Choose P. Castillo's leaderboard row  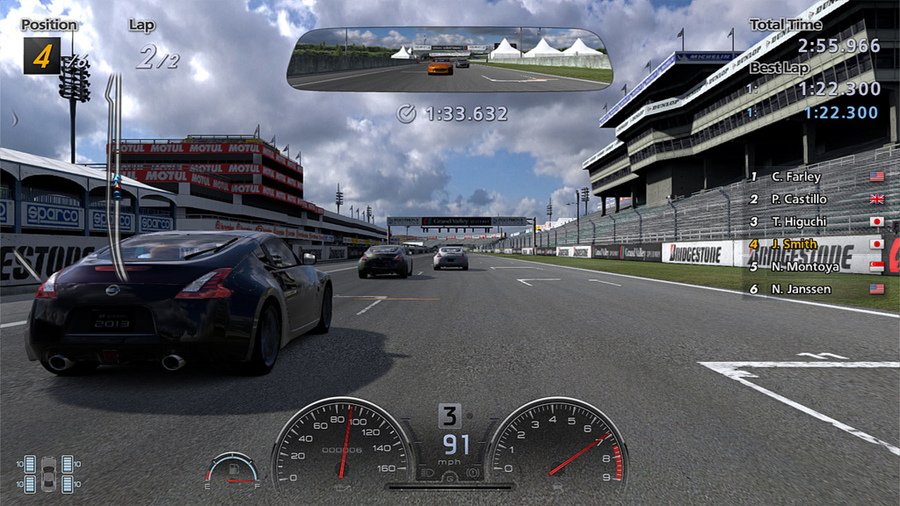tap(802, 198)
